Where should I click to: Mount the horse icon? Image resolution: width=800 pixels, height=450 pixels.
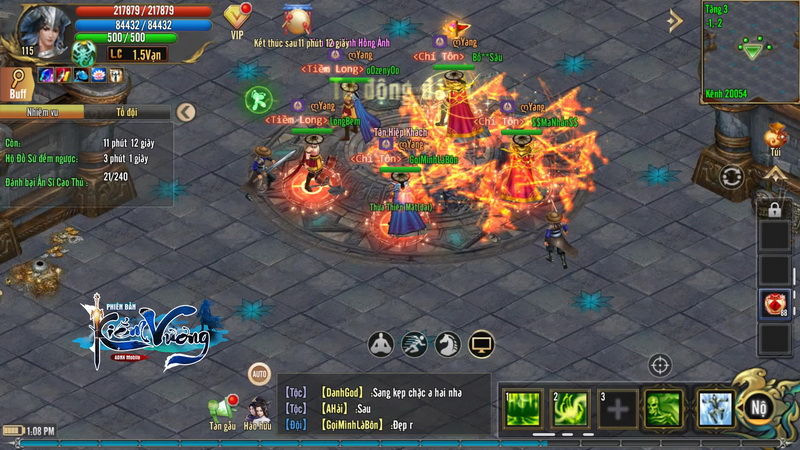click(448, 344)
